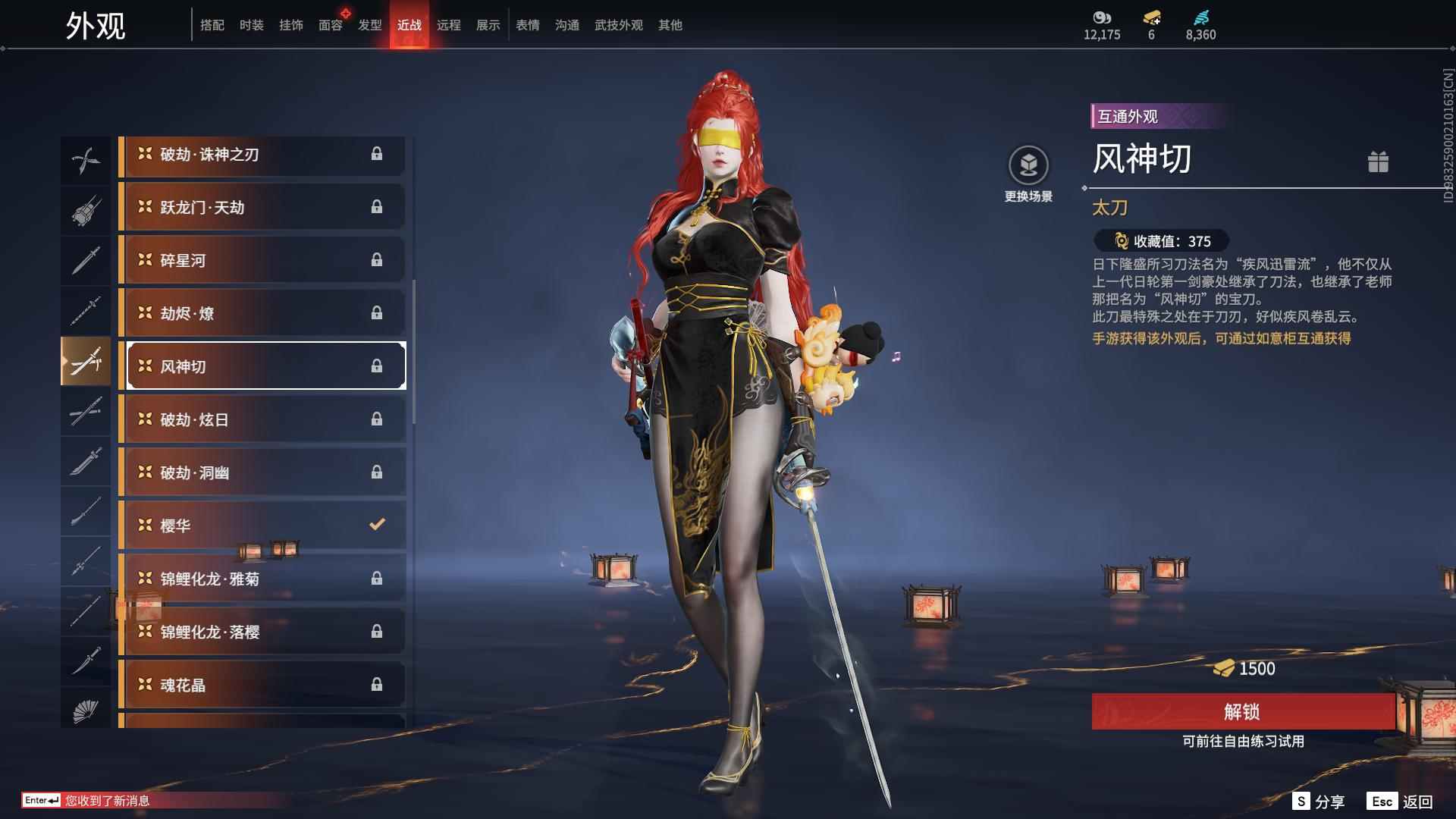Click the 分享 share button
Screen dimensions: 1456x819
1319,802
